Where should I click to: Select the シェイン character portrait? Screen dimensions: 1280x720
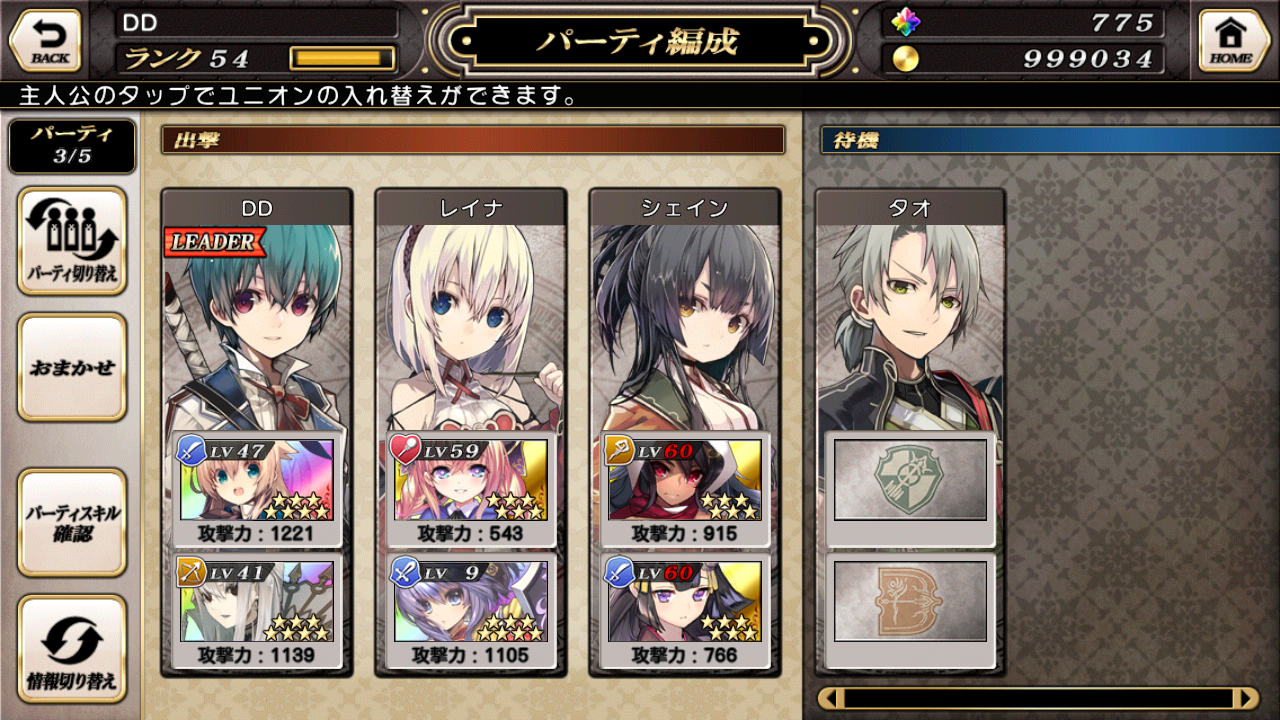(x=684, y=320)
